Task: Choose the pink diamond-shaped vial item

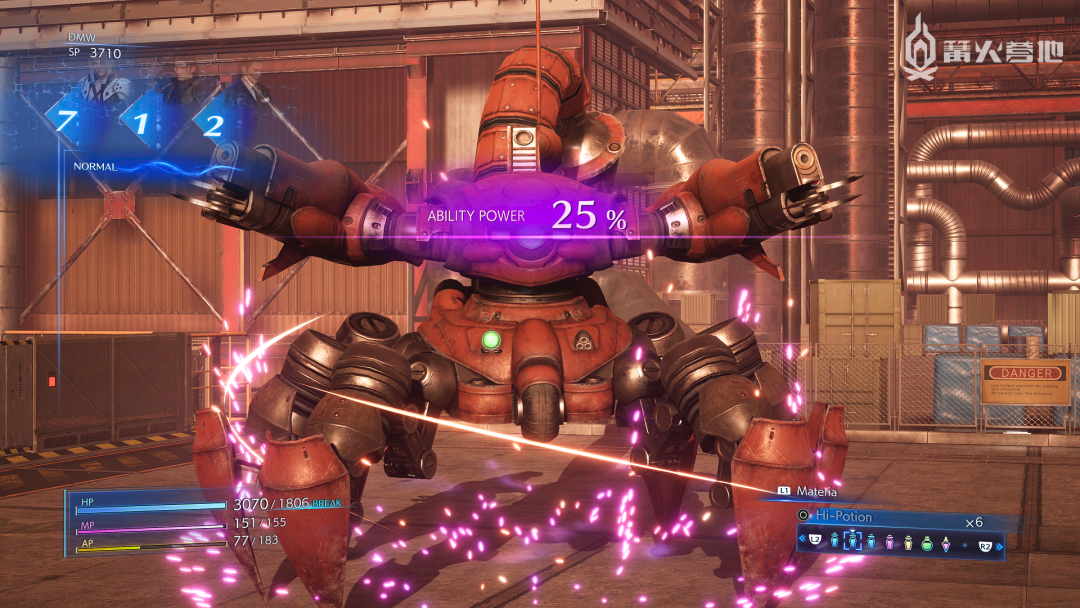Action: (945, 542)
